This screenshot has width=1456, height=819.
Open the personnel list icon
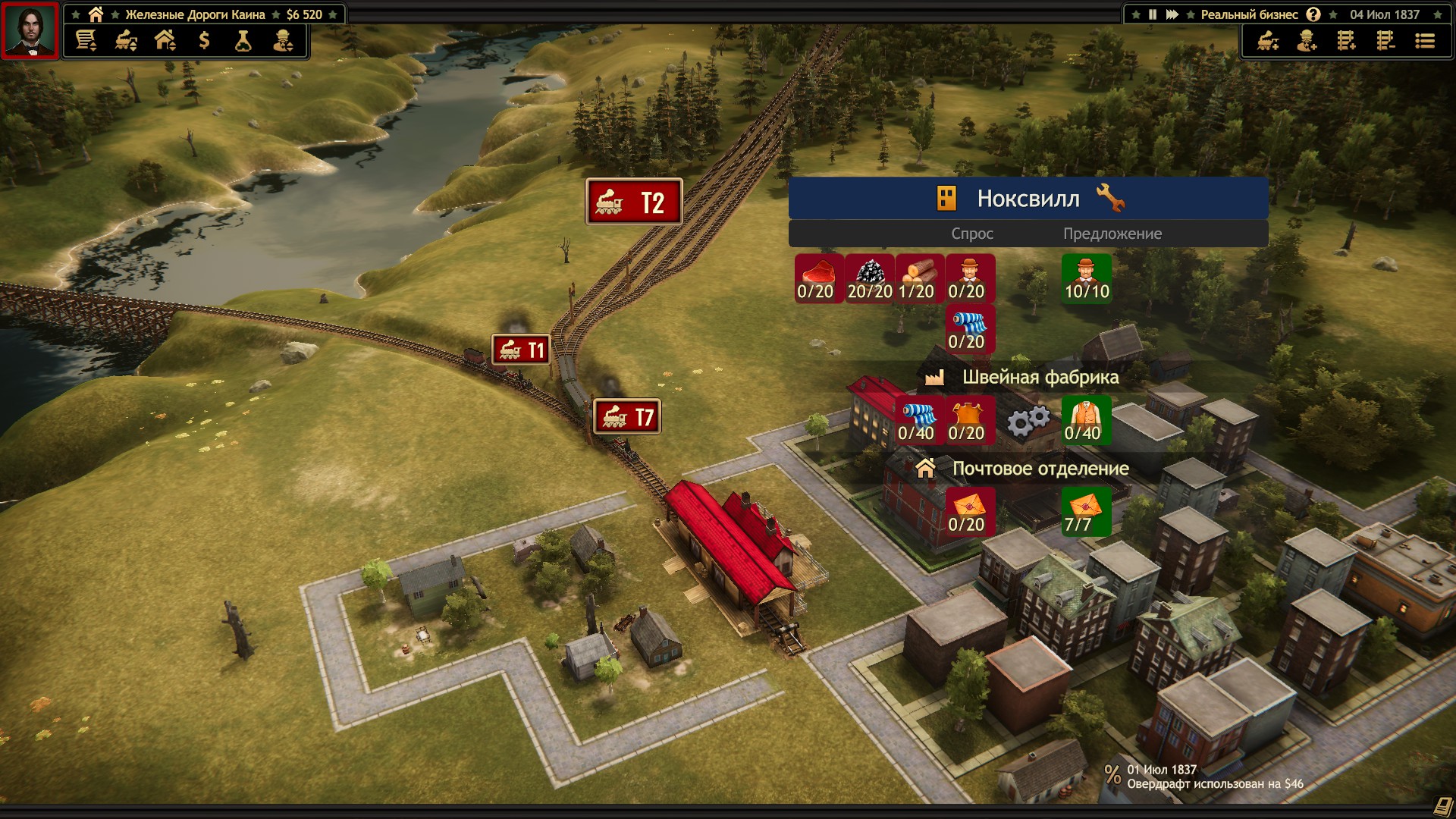(x=283, y=41)
